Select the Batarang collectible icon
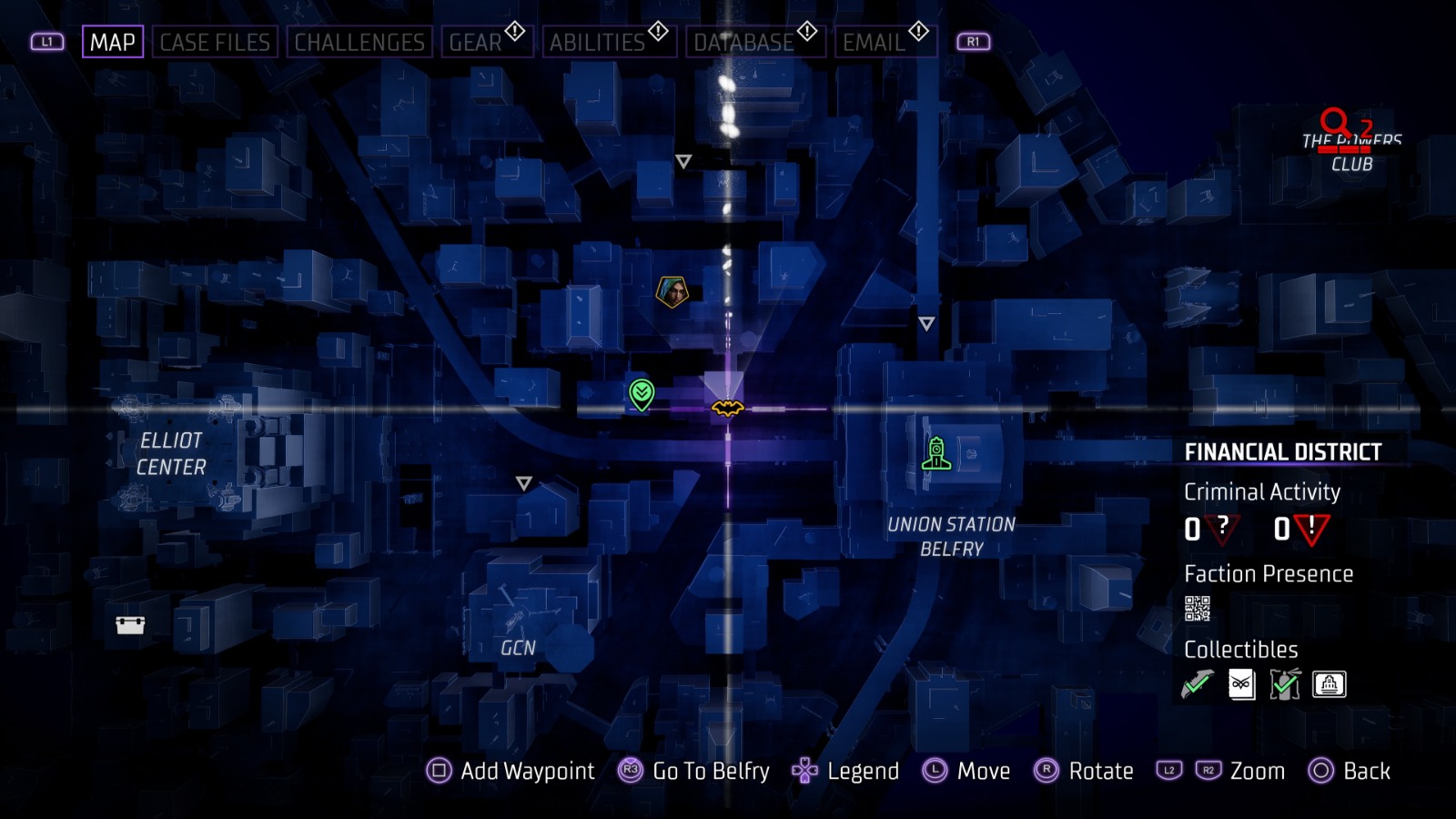The image size is (1456, 819). point(1197,684)
